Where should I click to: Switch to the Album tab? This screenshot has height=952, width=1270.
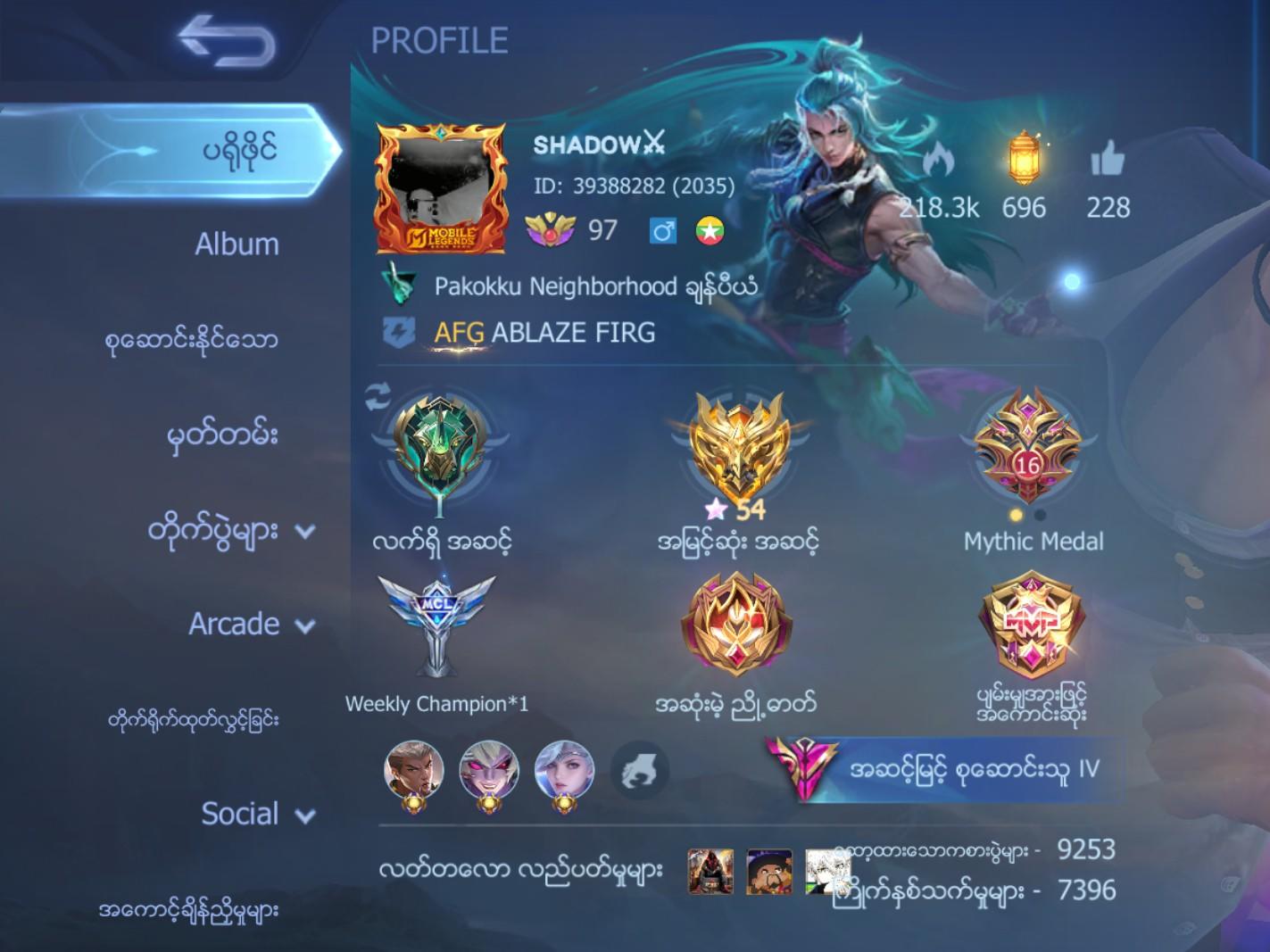click(237, 243)
